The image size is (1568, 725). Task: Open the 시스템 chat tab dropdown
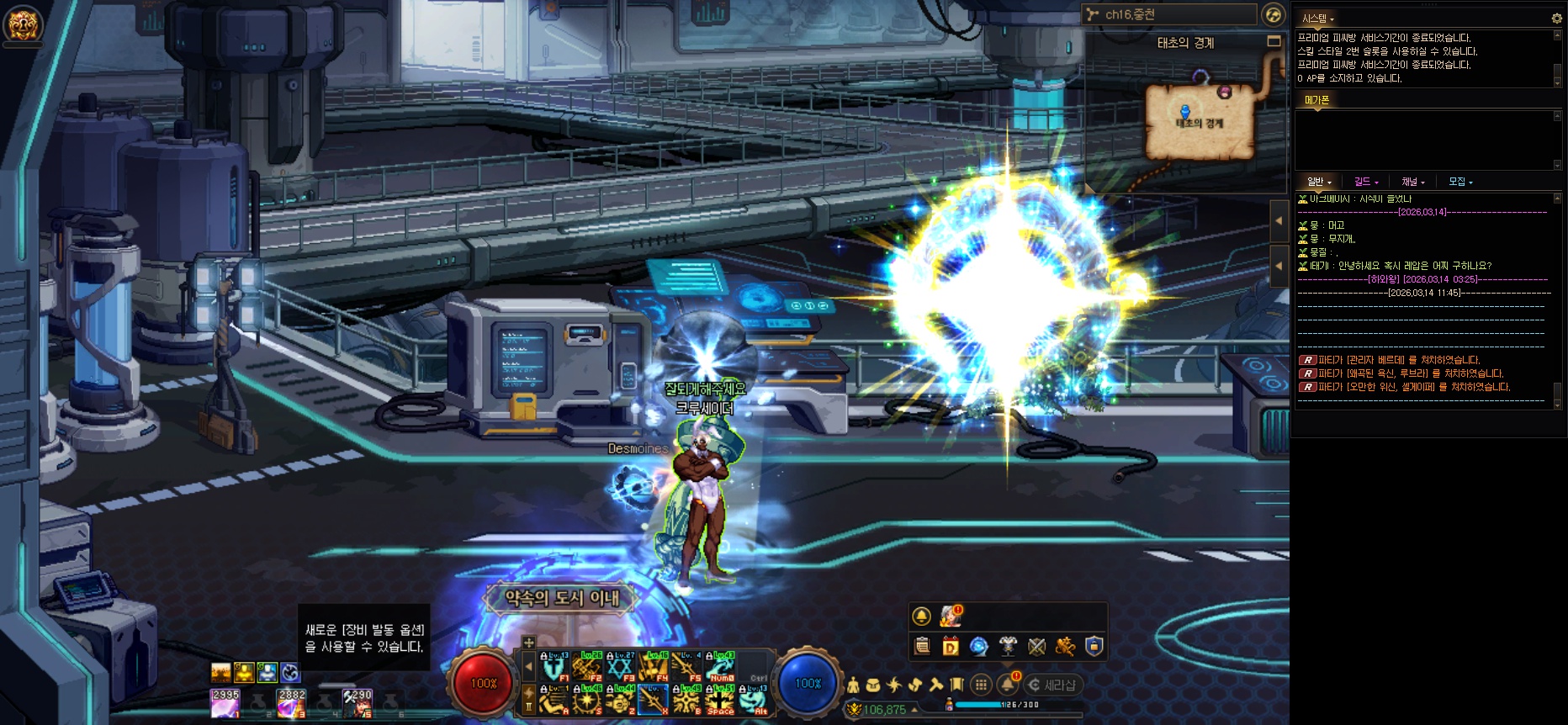(x=1317, y=19)
